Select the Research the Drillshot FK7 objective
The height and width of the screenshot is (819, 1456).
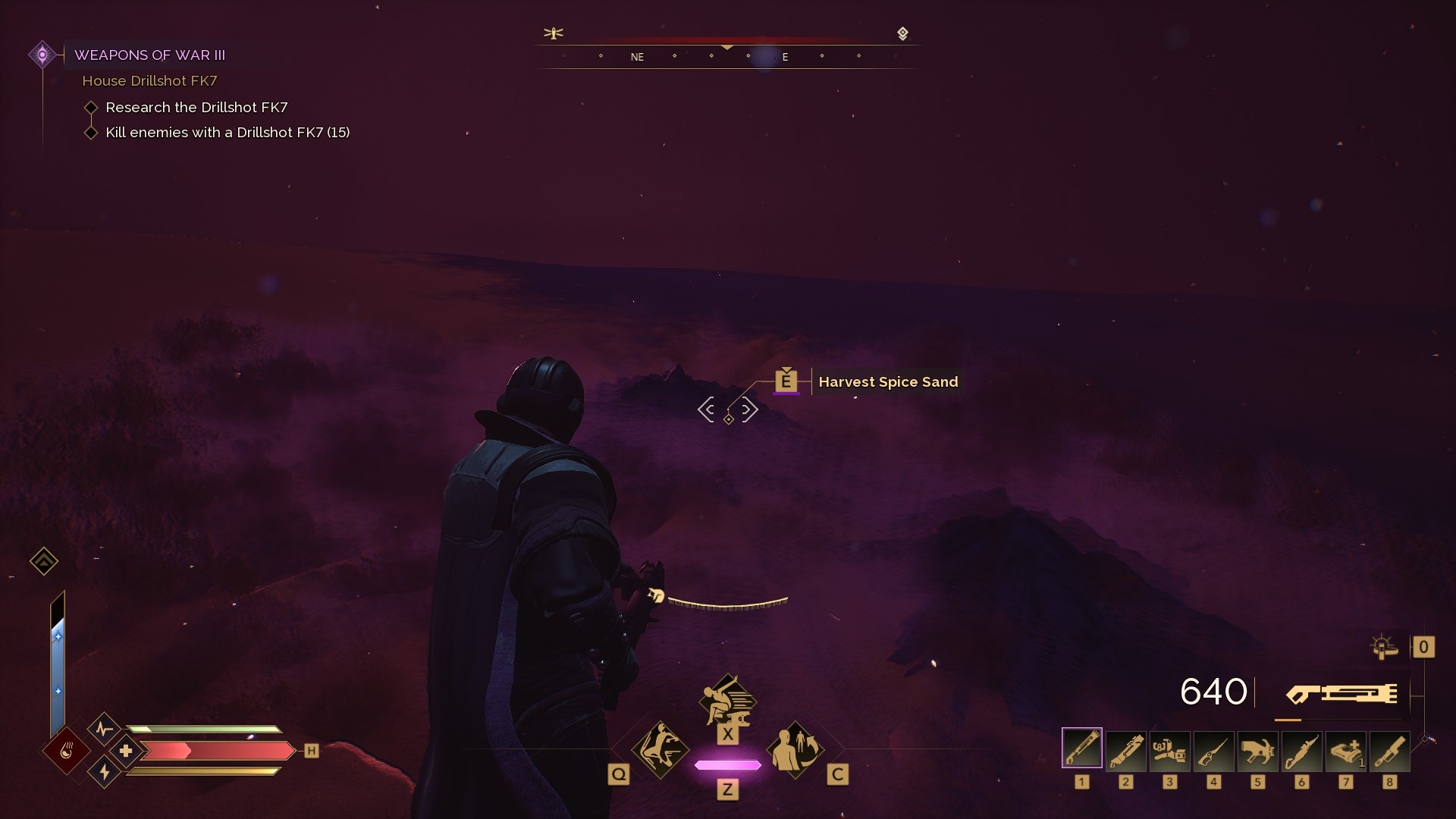click(196, 107)
